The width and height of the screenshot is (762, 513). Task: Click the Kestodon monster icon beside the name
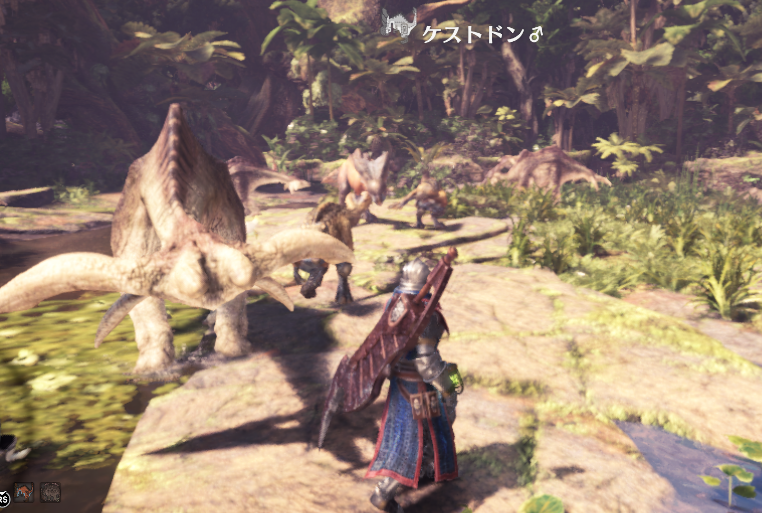tap(398, 23)
